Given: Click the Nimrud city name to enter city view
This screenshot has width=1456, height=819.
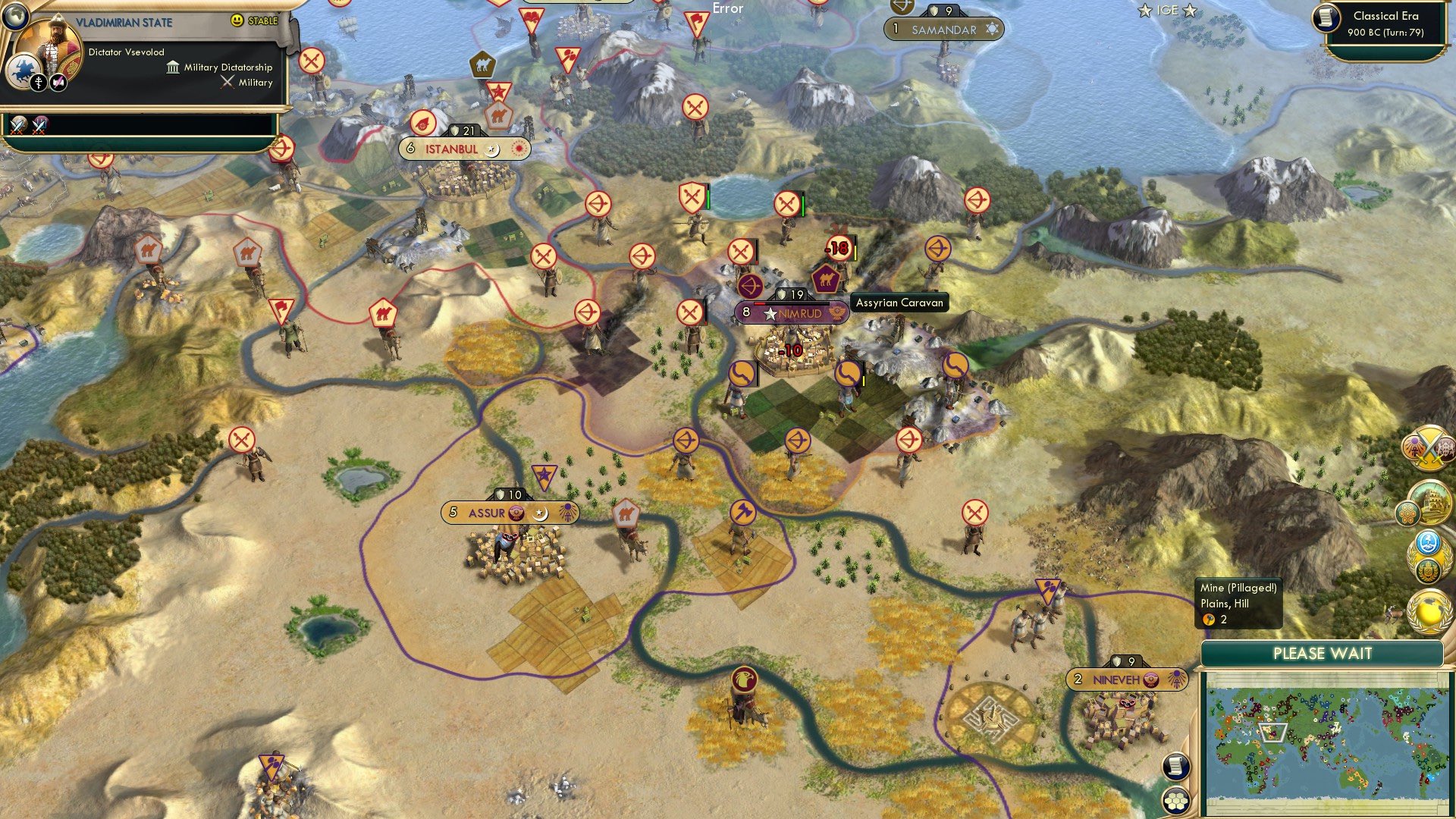Looking at the screenshot, I should coord(800,313).
